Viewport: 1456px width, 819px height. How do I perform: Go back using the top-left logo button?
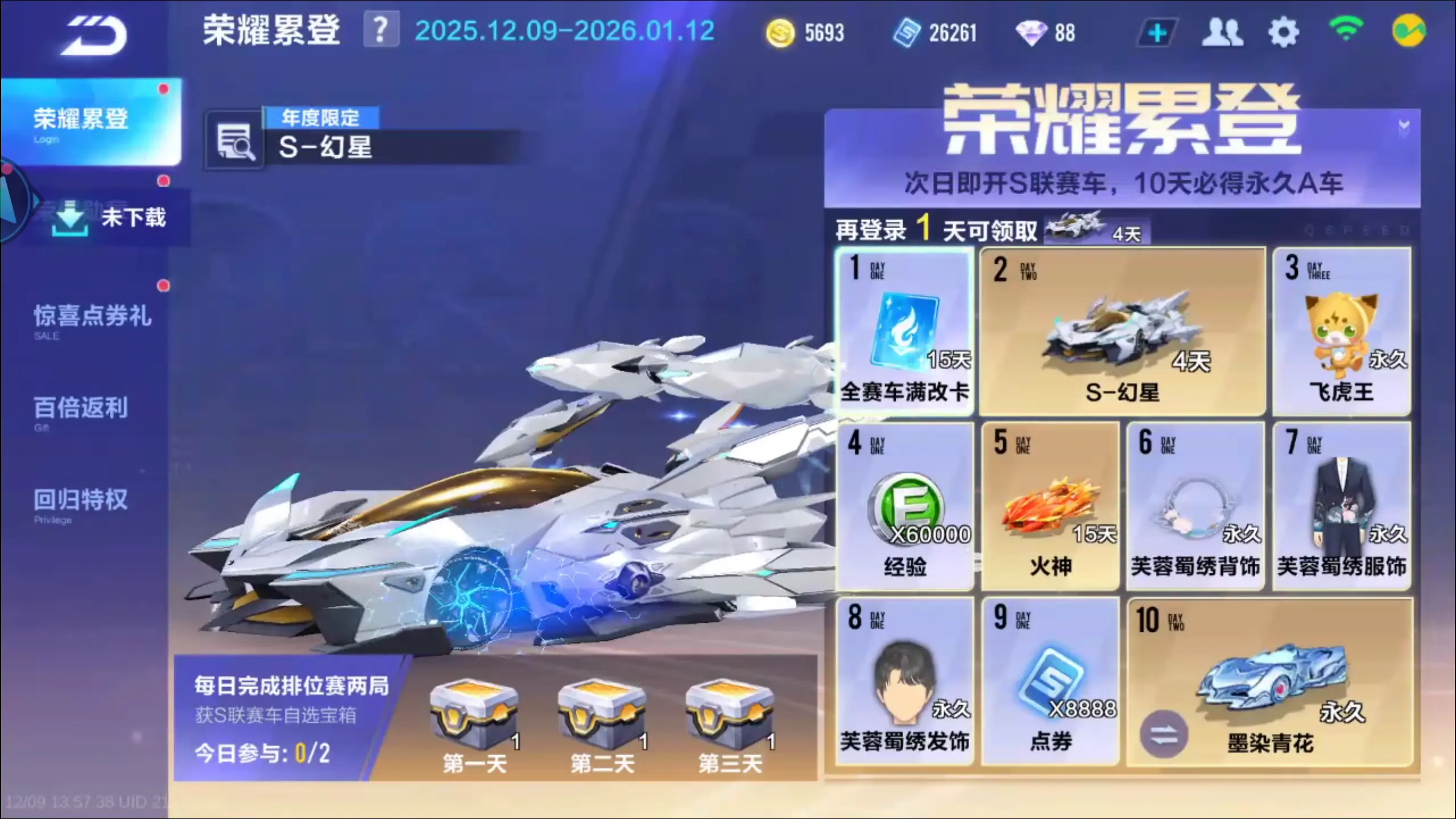pyautogui.click(x=94, y=35)
